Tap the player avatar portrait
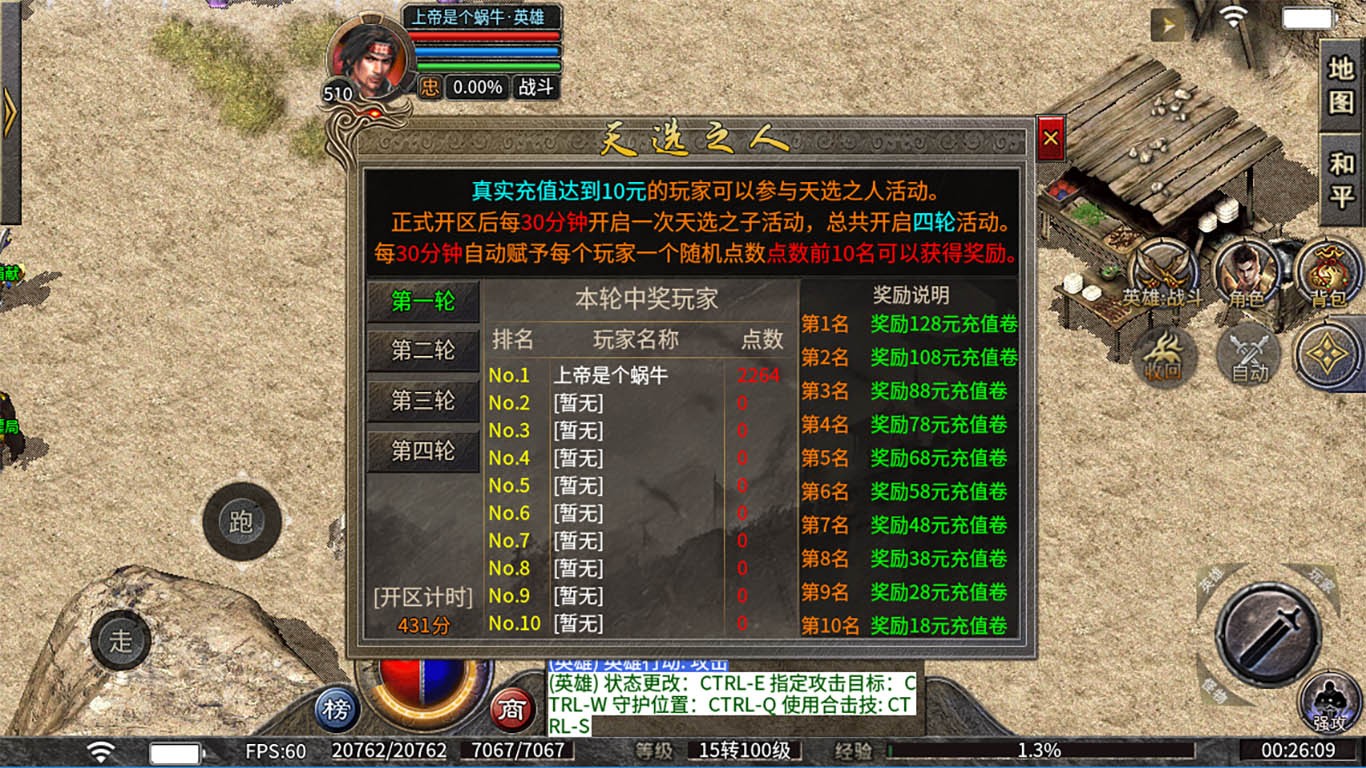This screenshot has width=1366, height=768. [x=369, y=60]
